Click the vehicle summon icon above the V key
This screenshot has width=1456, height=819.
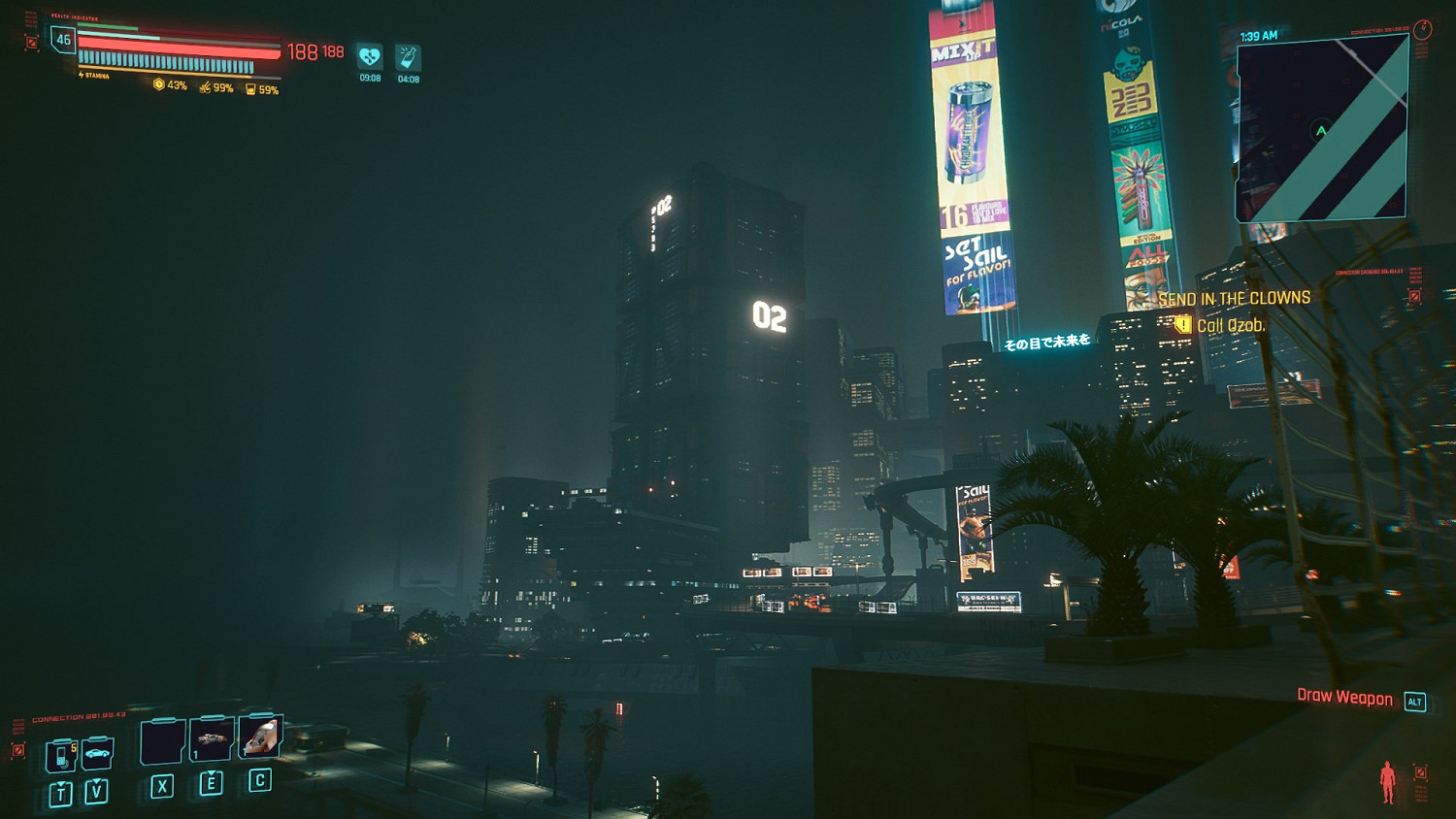tap(98, 755)
